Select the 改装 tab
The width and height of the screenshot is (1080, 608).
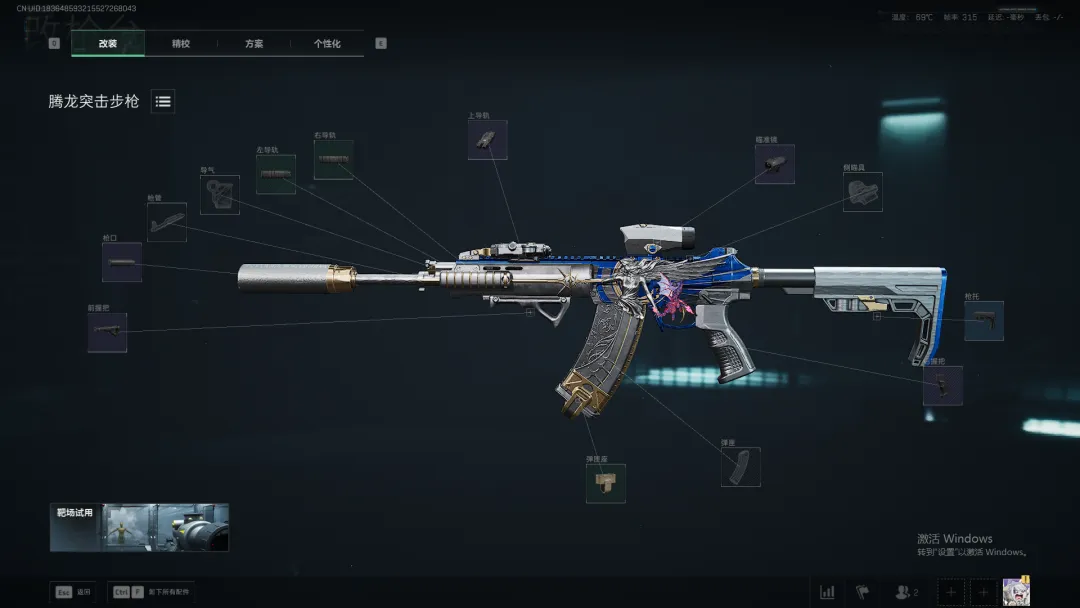pos(108,44)
